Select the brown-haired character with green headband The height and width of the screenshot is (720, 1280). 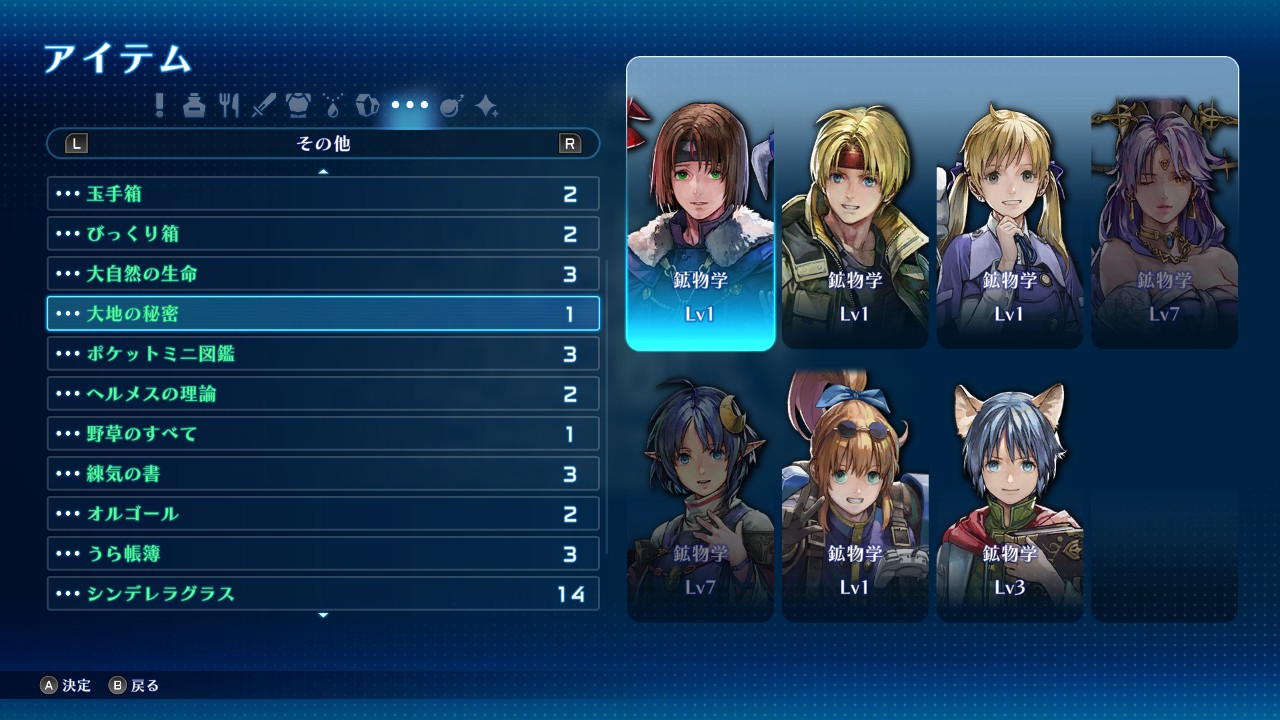click(x=701, y=225)
